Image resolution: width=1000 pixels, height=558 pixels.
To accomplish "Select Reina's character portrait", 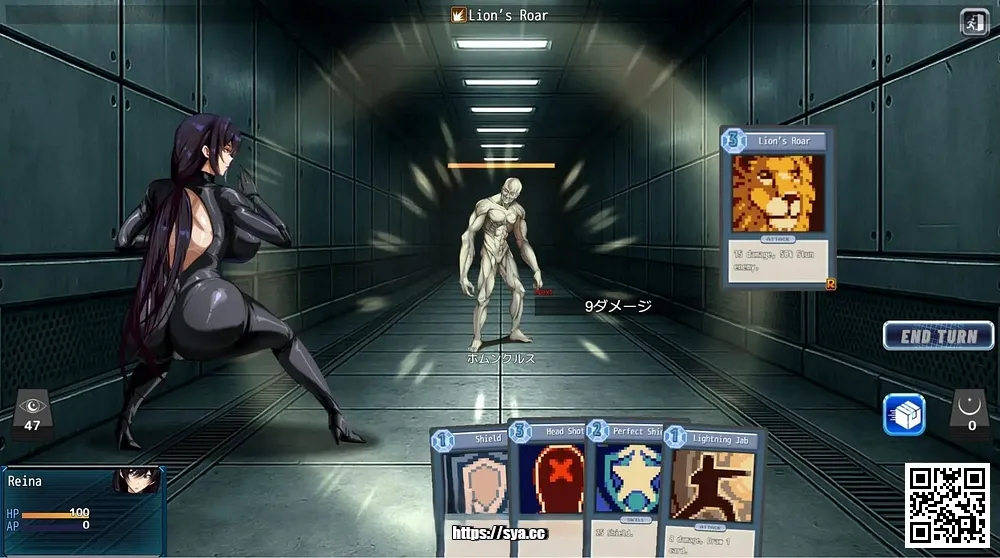I will [x=136, y=481].
